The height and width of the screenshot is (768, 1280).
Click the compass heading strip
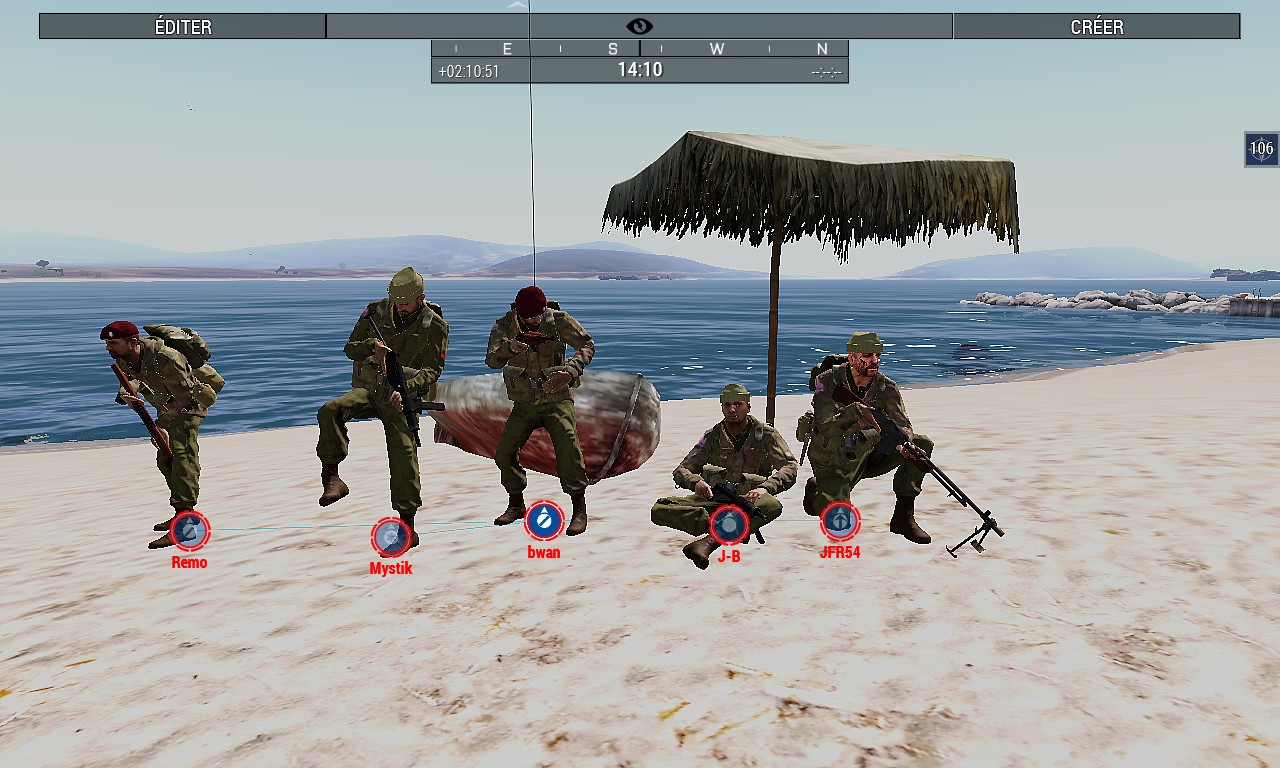[639, 48]
